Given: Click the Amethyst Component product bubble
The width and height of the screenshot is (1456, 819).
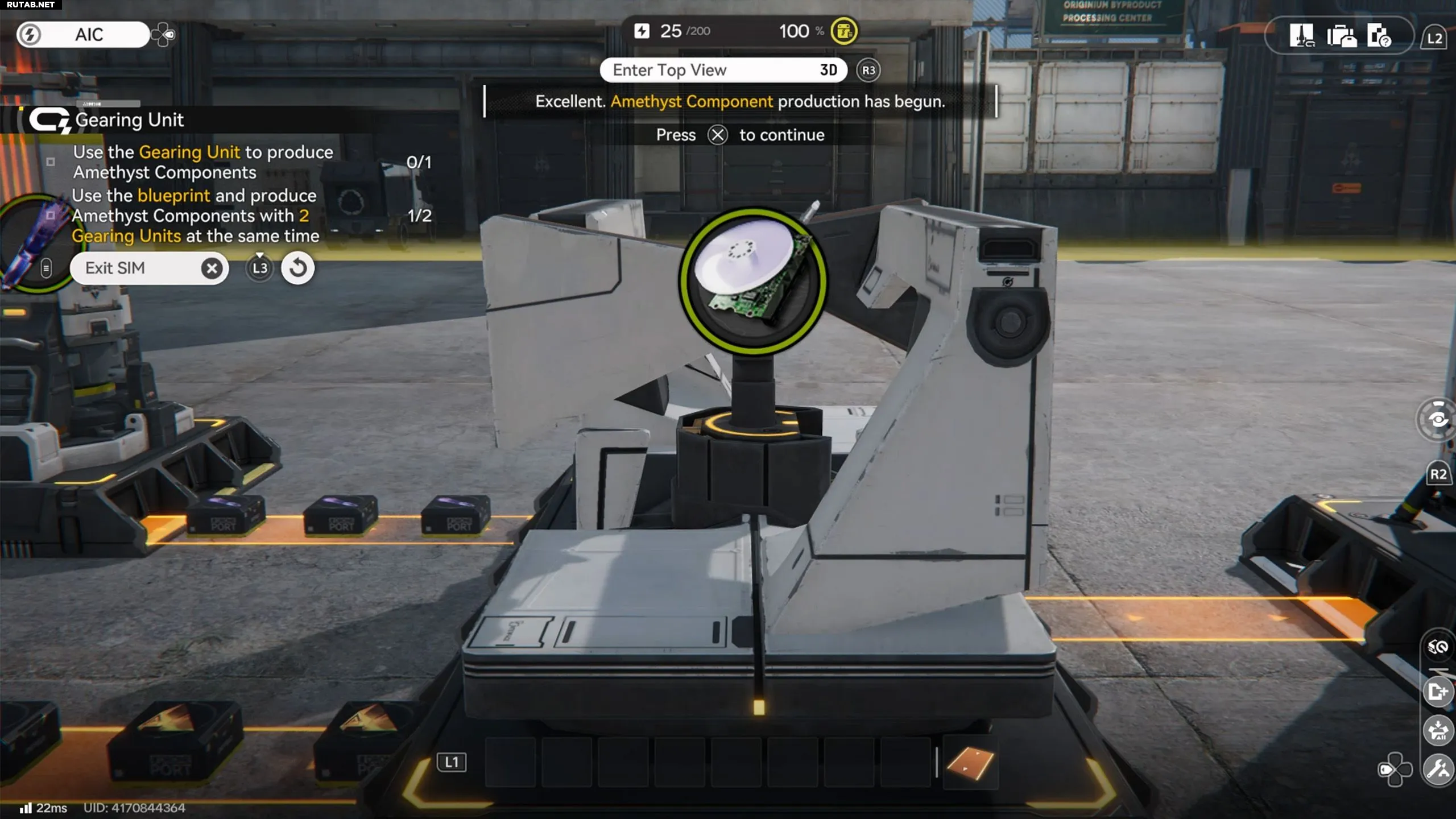Looking at the screenshot, I should point(752,281).
